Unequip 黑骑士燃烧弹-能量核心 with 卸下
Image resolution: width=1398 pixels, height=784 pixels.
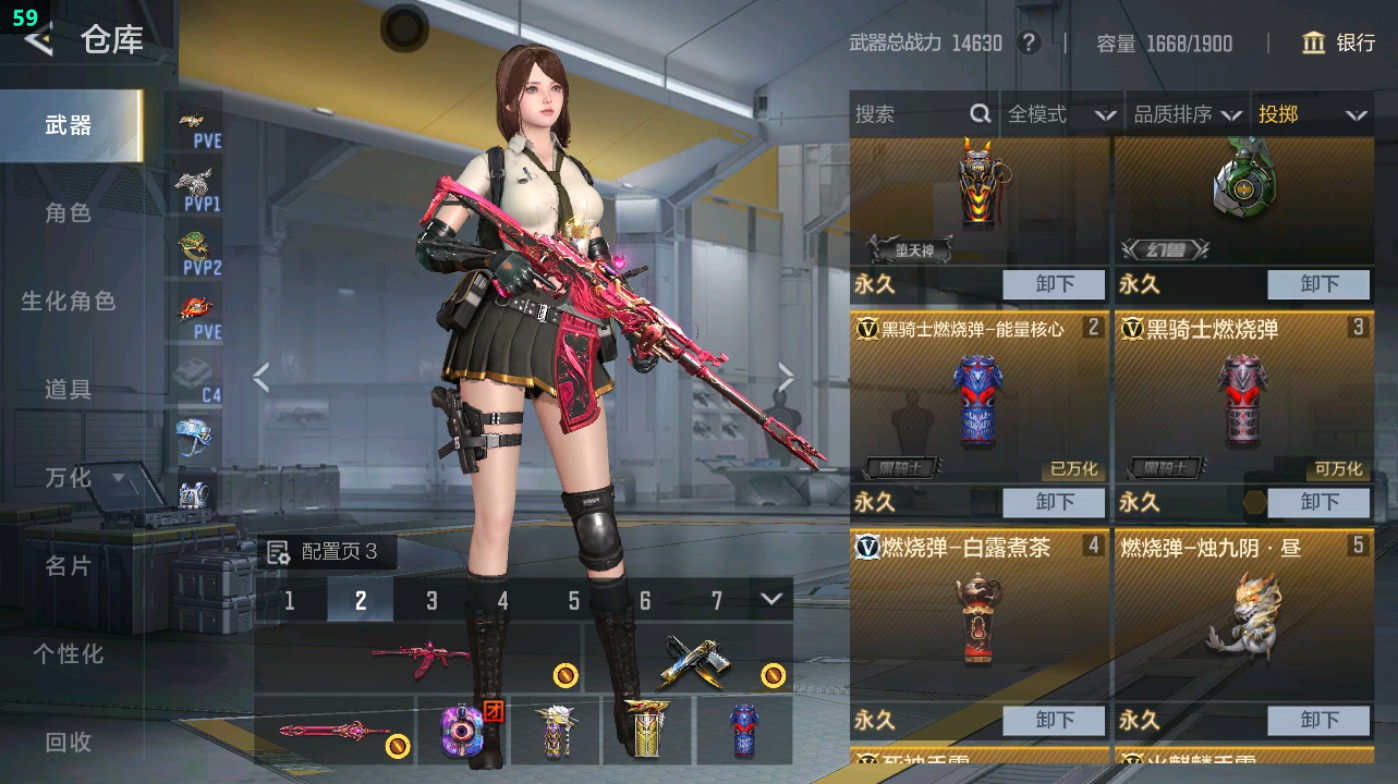1054,502
